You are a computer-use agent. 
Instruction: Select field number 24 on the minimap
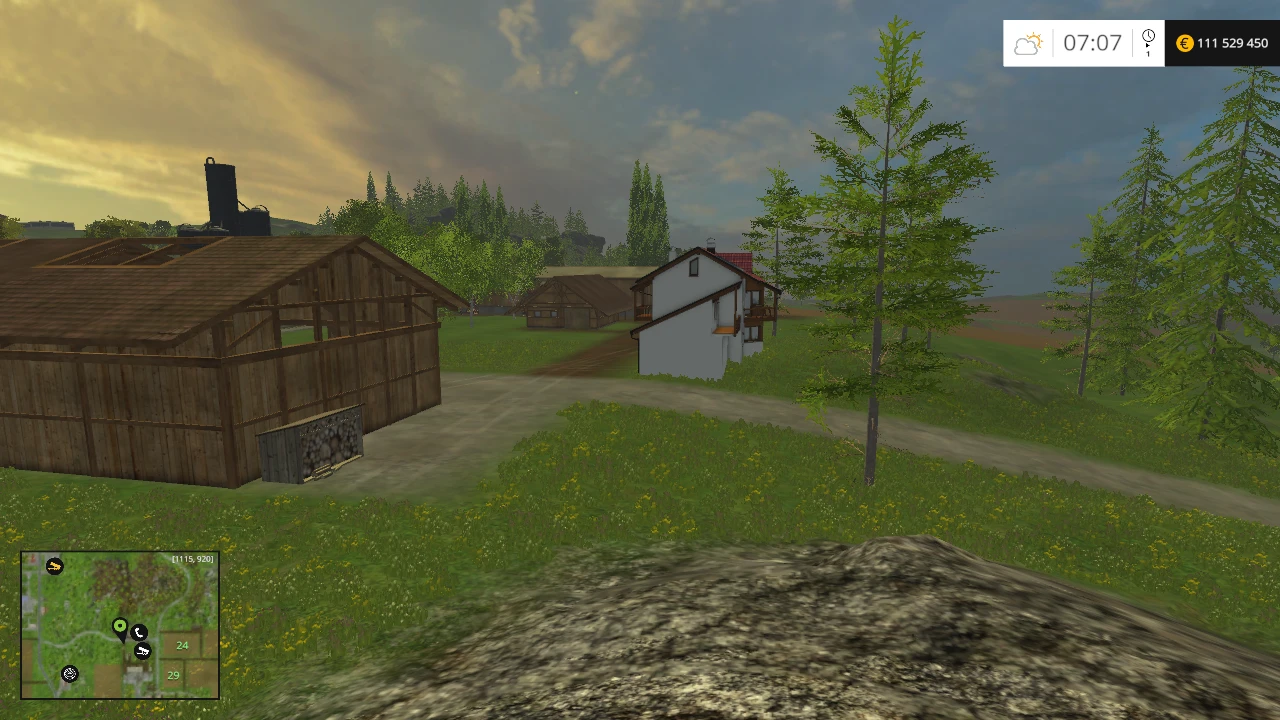pos(182,645)
